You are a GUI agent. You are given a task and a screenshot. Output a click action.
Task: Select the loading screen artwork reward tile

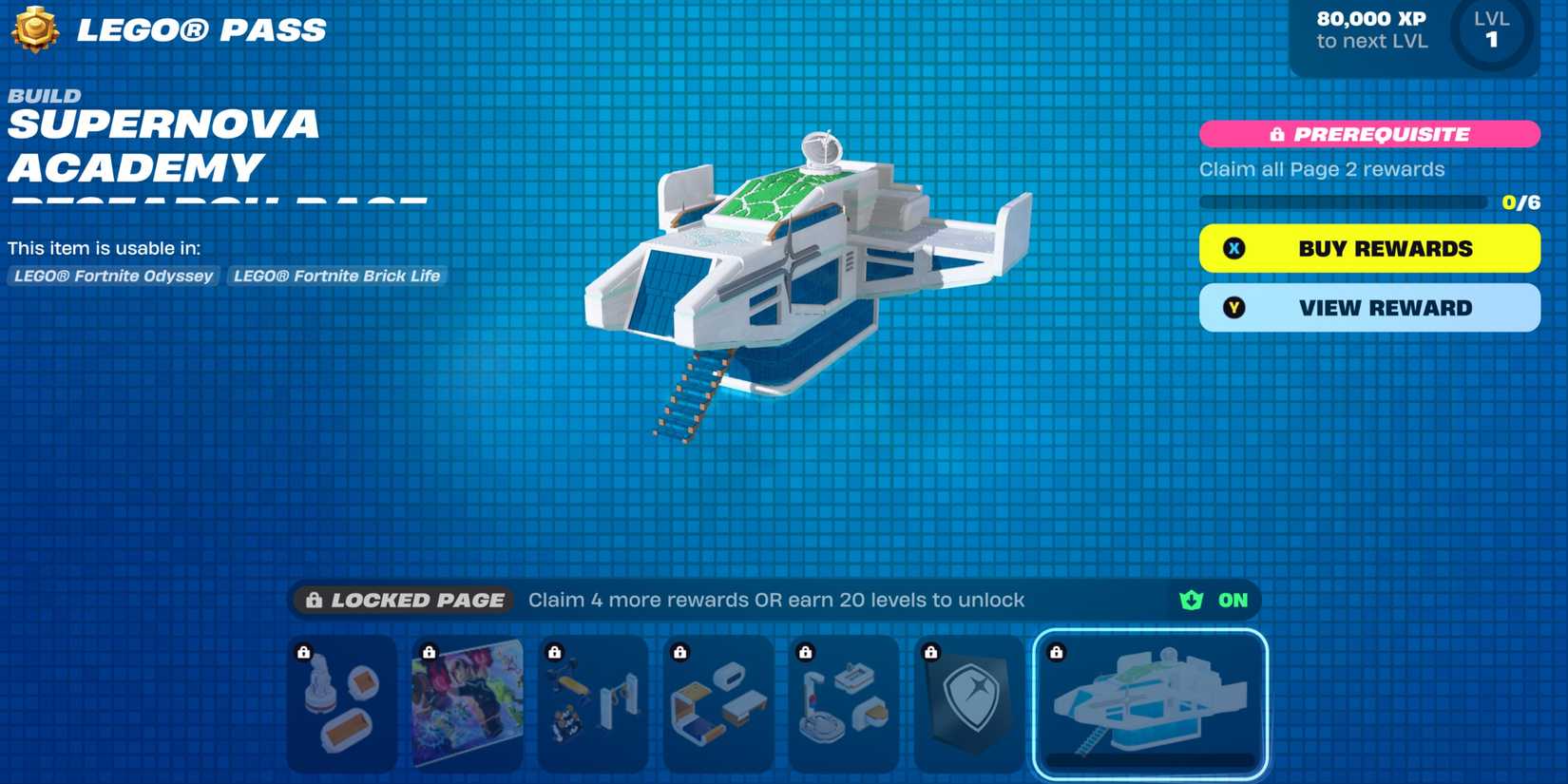click(x=467, y=703)
